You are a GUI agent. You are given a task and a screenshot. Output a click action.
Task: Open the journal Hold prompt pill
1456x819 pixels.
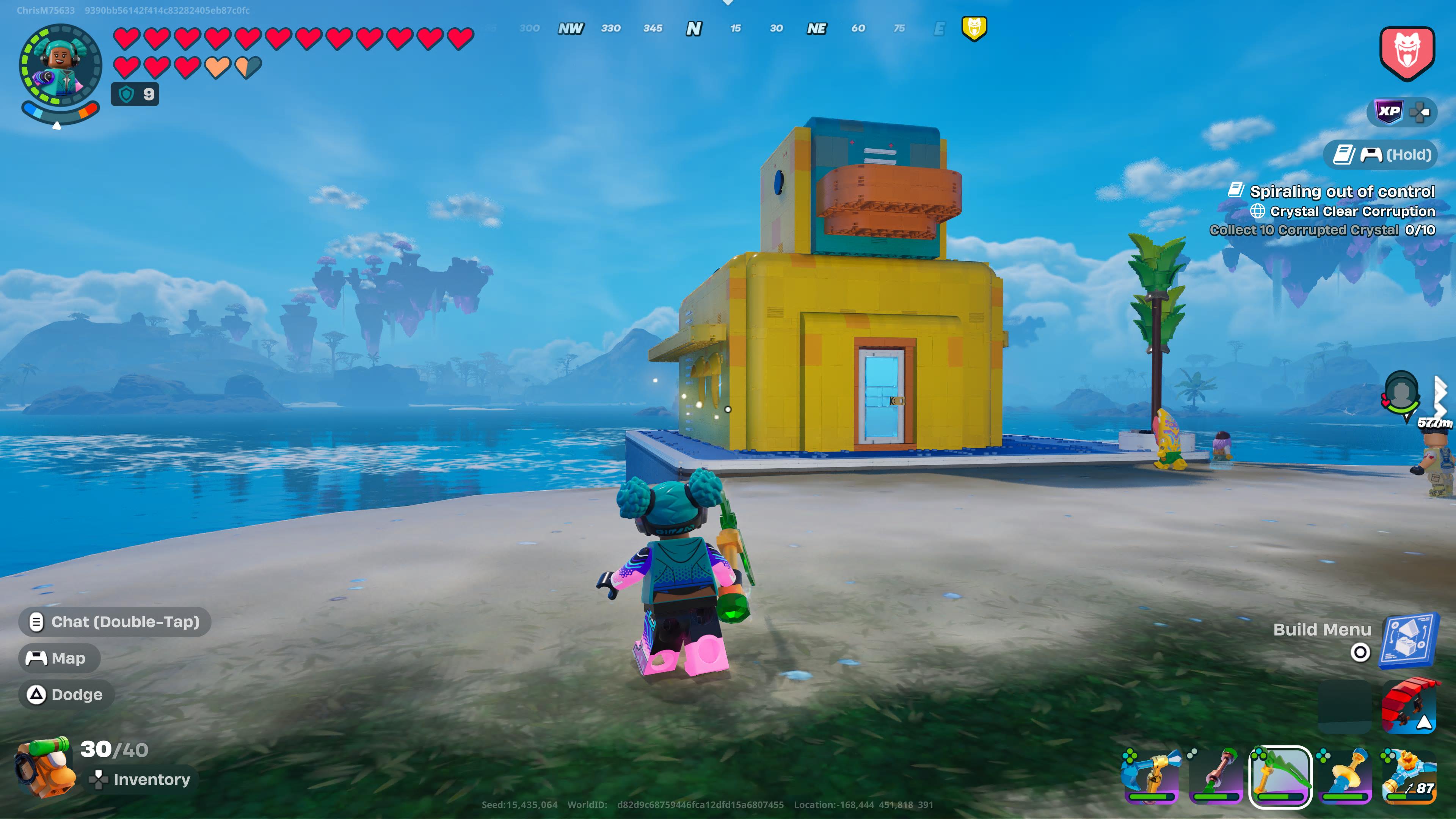pyautogui.click(x=1382, y=154)
